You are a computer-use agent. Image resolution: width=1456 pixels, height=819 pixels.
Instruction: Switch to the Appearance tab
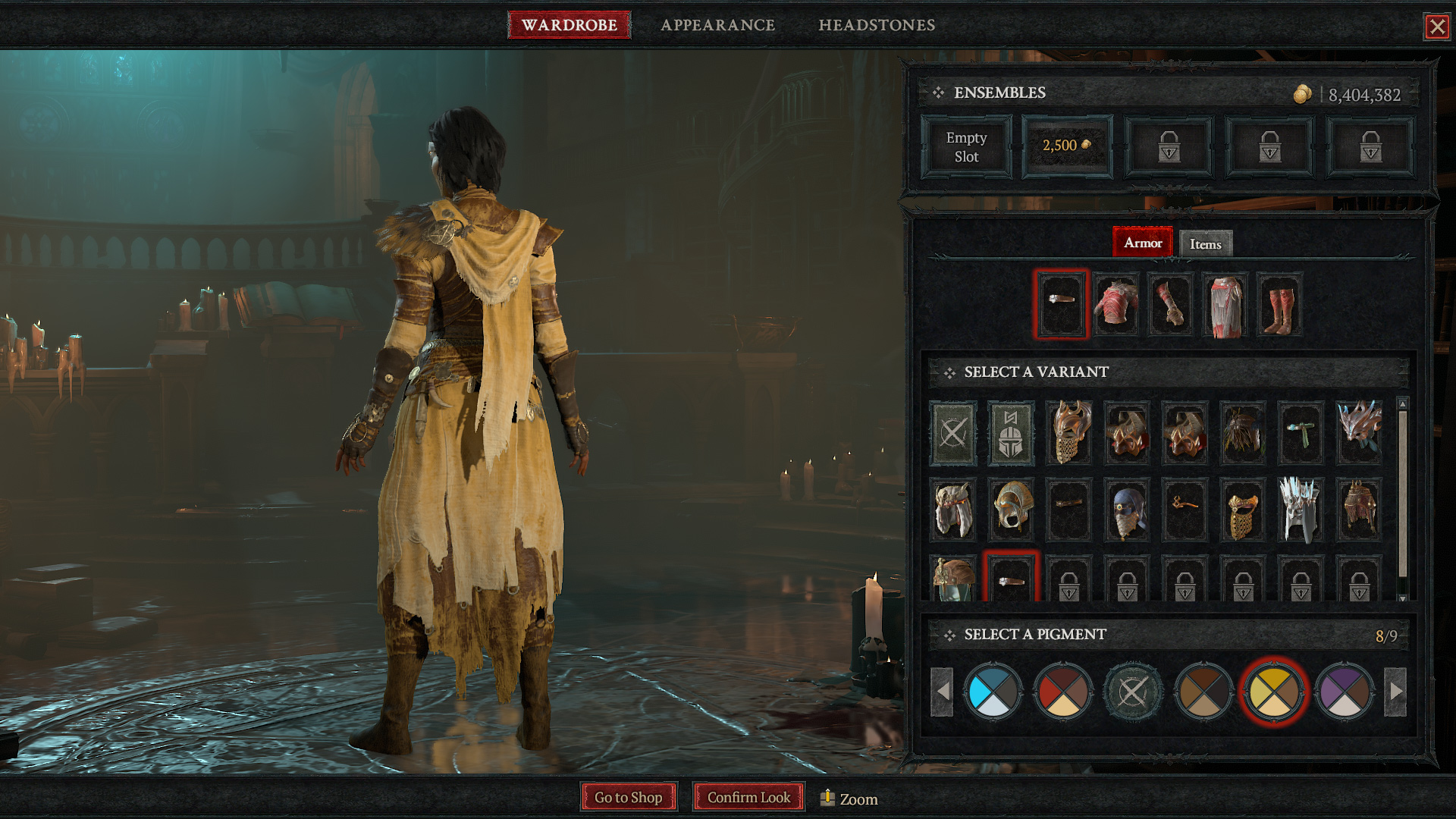click(717, 25)
